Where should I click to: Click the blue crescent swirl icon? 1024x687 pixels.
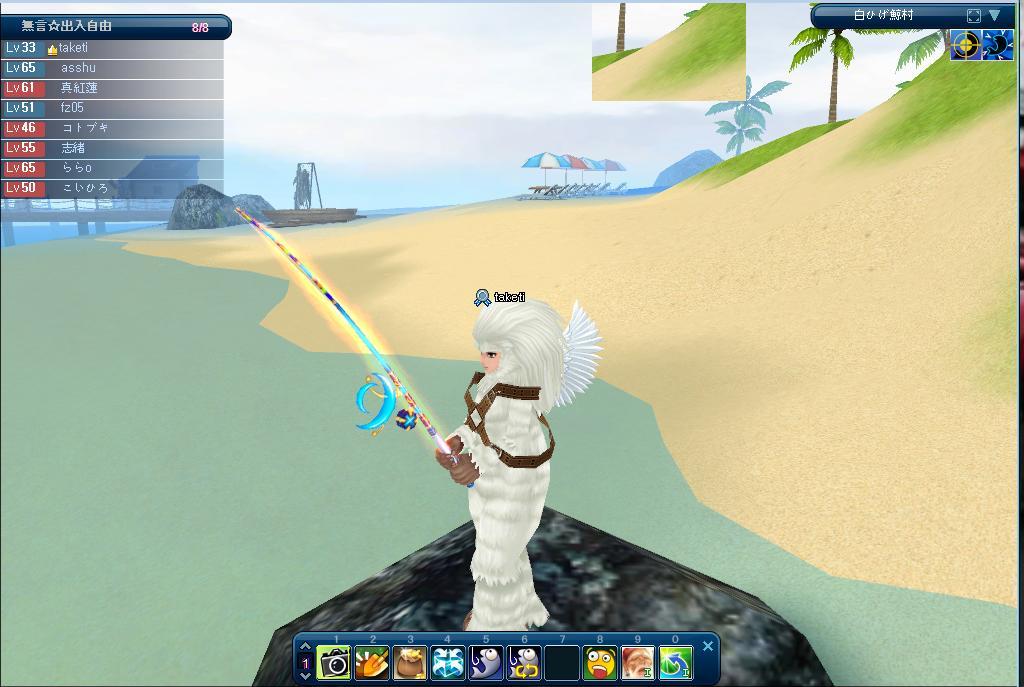coord(998,45)
